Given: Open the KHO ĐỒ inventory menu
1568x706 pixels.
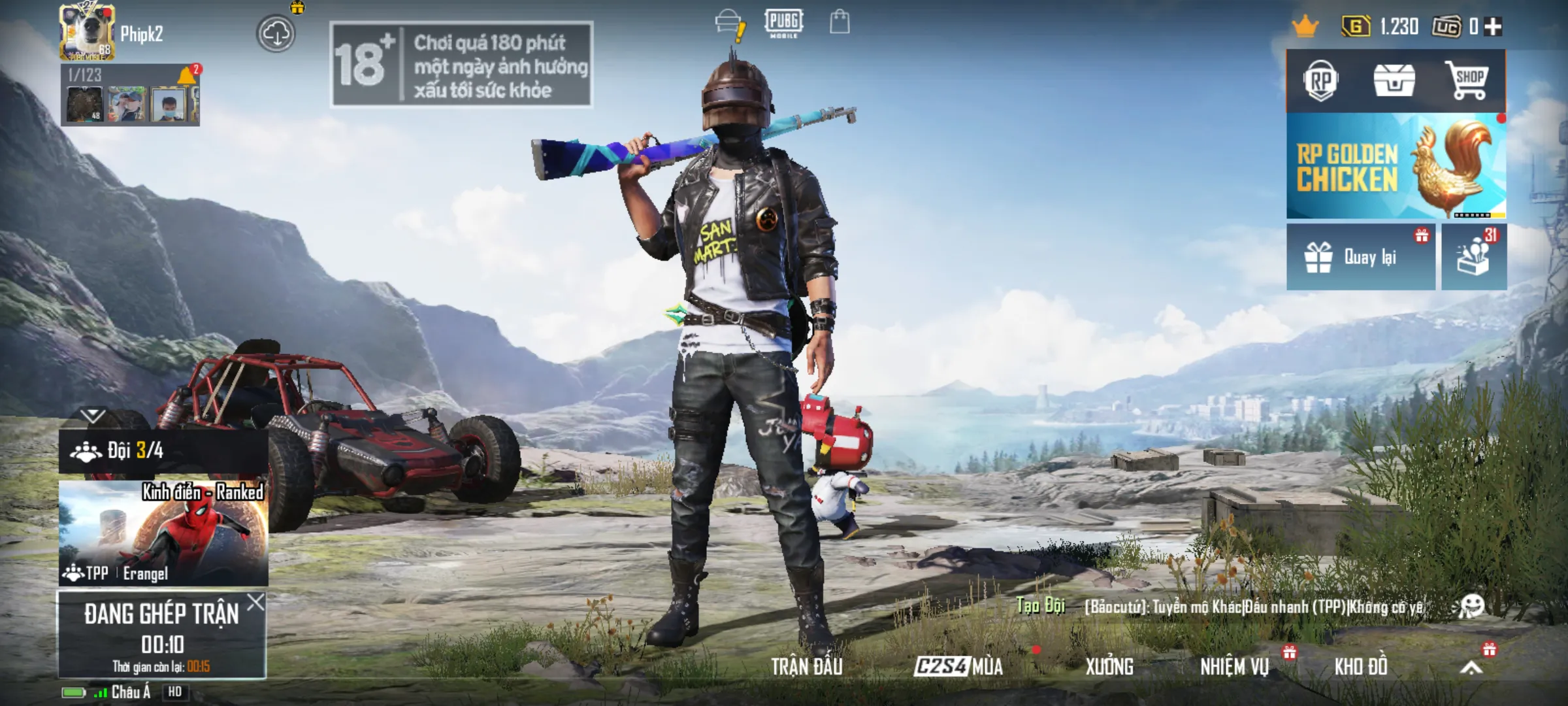Looking at the screenshot, I should point(1360,667).
